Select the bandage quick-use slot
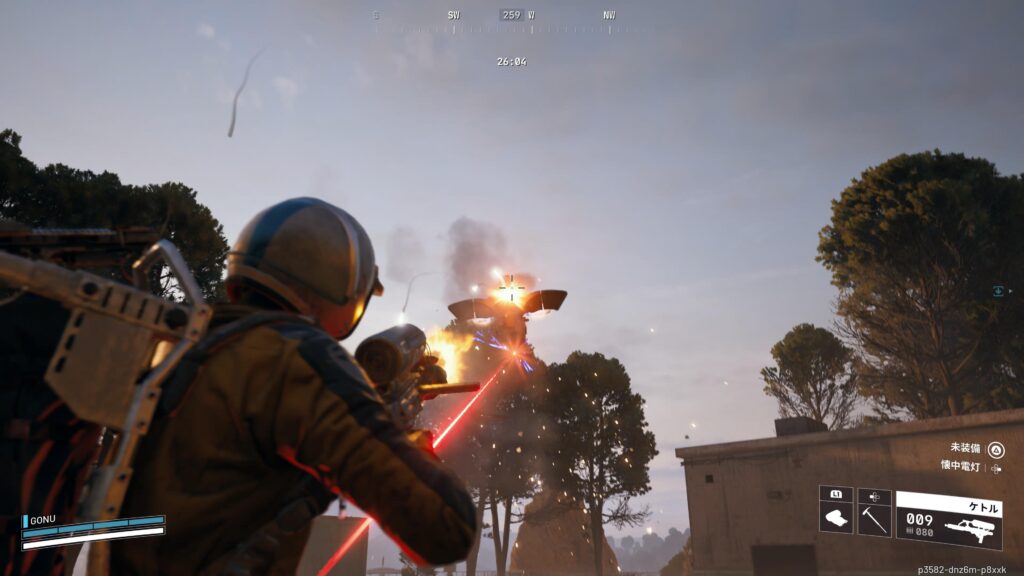Image resolution: width=1024 pixels, height=576 pixels. (836, 513)
